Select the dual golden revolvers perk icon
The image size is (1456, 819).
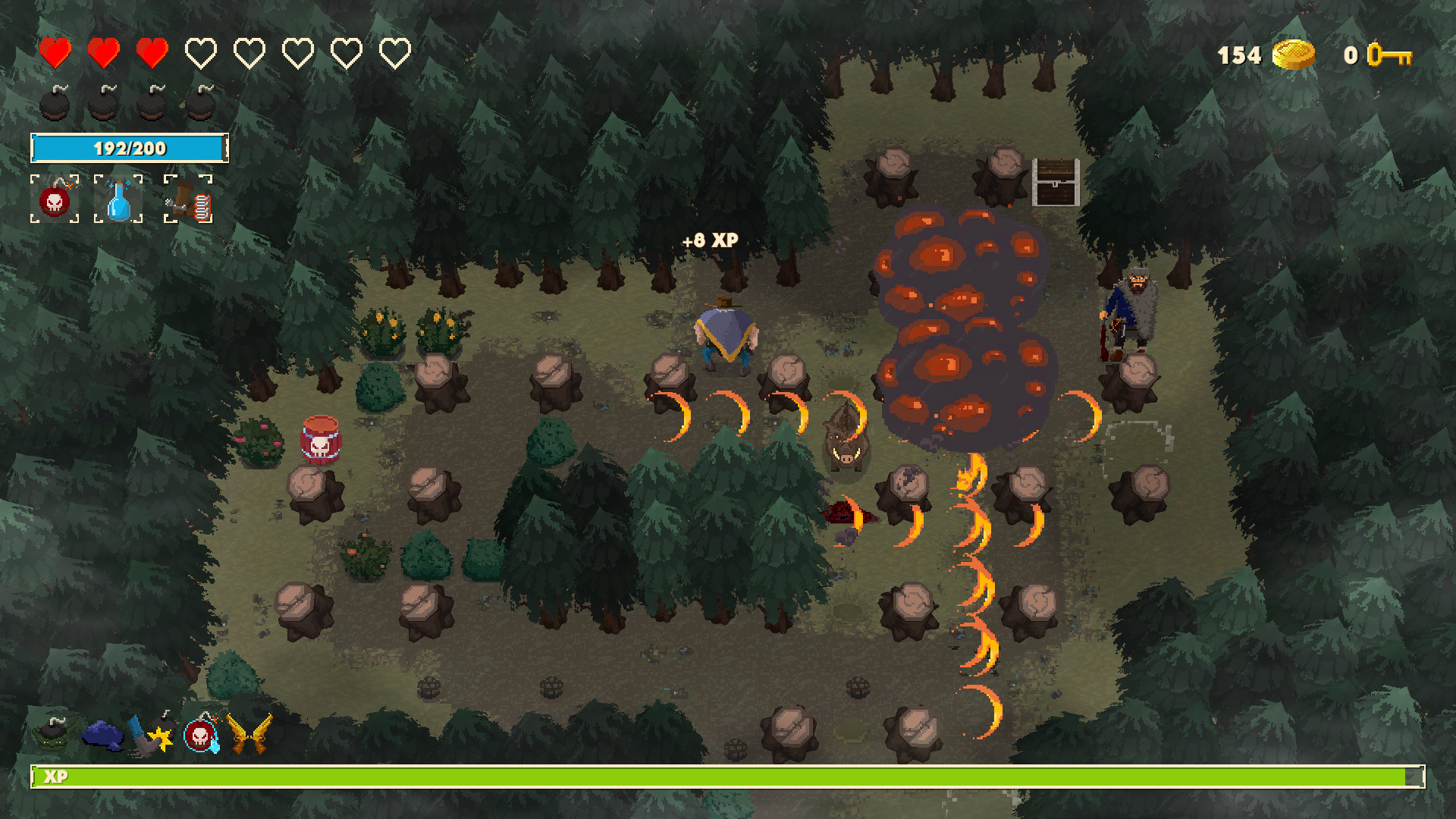(x=253, y=732)
